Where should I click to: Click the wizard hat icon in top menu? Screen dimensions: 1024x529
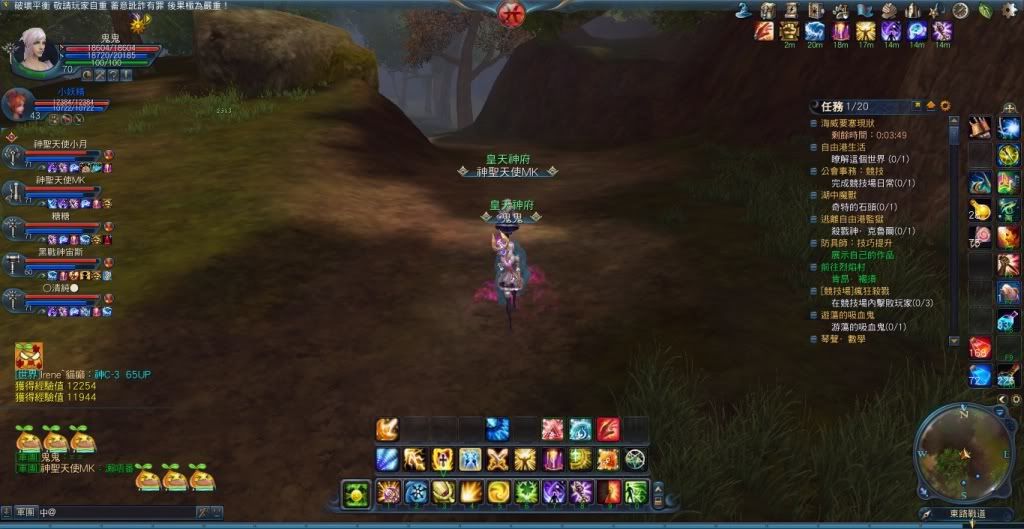(x=743, y=10)
